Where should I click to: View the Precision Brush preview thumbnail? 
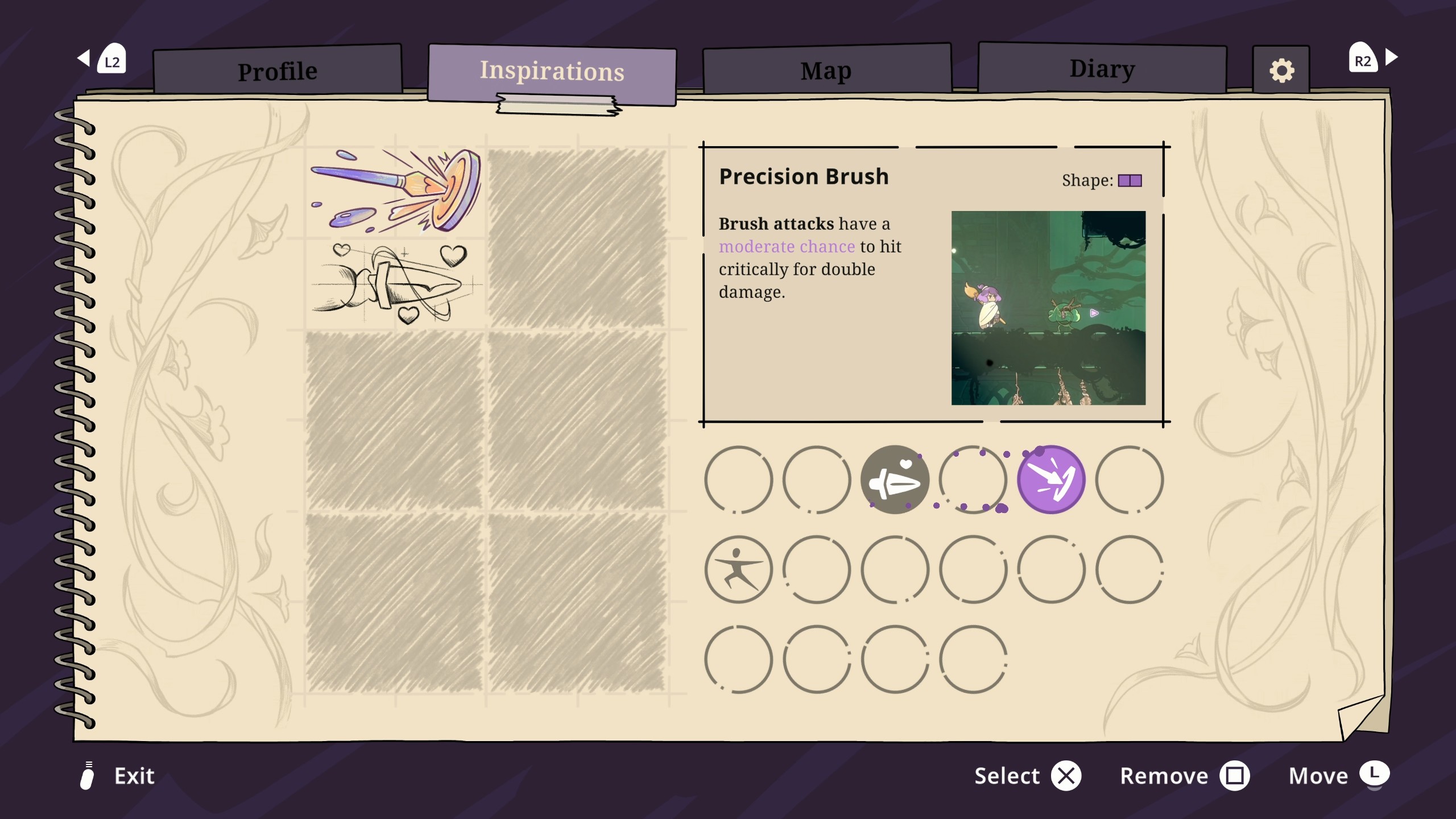tap(1048, 308)
